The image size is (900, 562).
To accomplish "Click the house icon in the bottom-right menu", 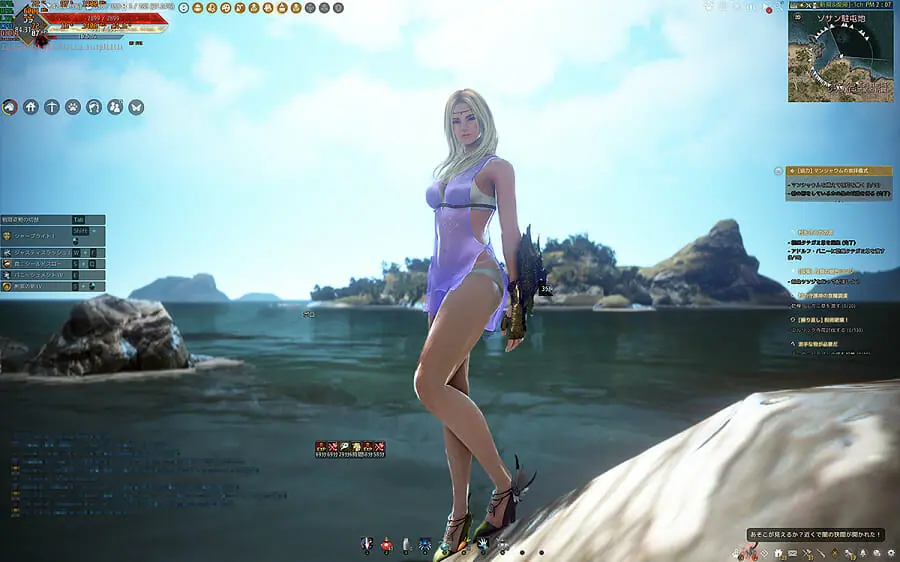I will pyautogui.click(x=778, y=553).
